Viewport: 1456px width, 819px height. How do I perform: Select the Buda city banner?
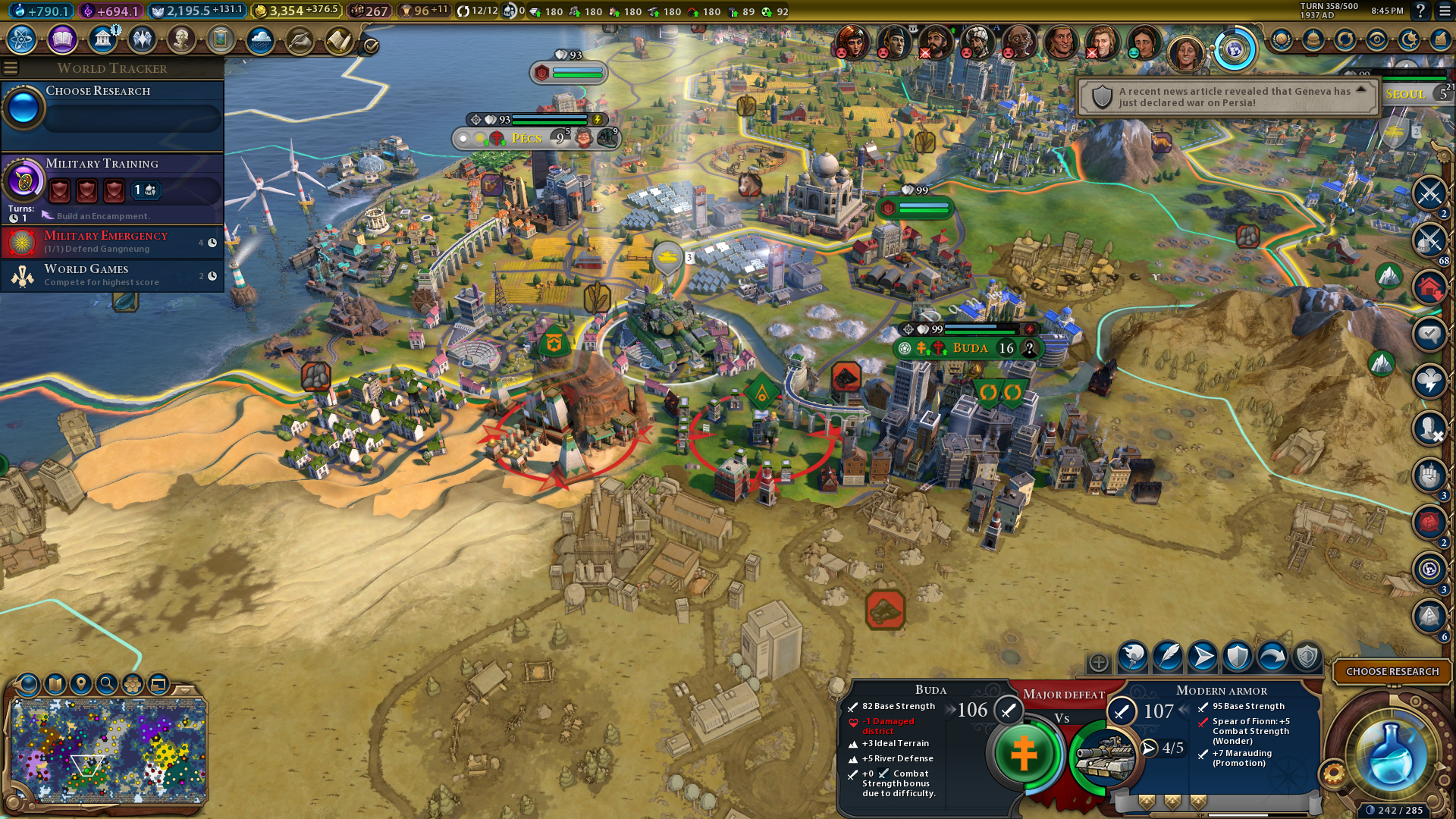tap(970, 348)
